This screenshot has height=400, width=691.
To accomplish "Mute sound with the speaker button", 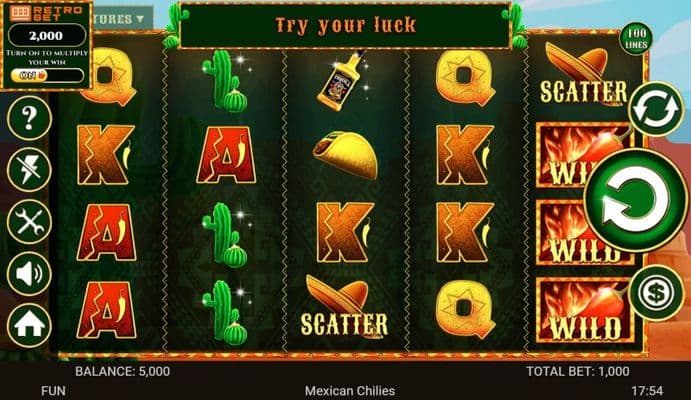I will point(29,272).
